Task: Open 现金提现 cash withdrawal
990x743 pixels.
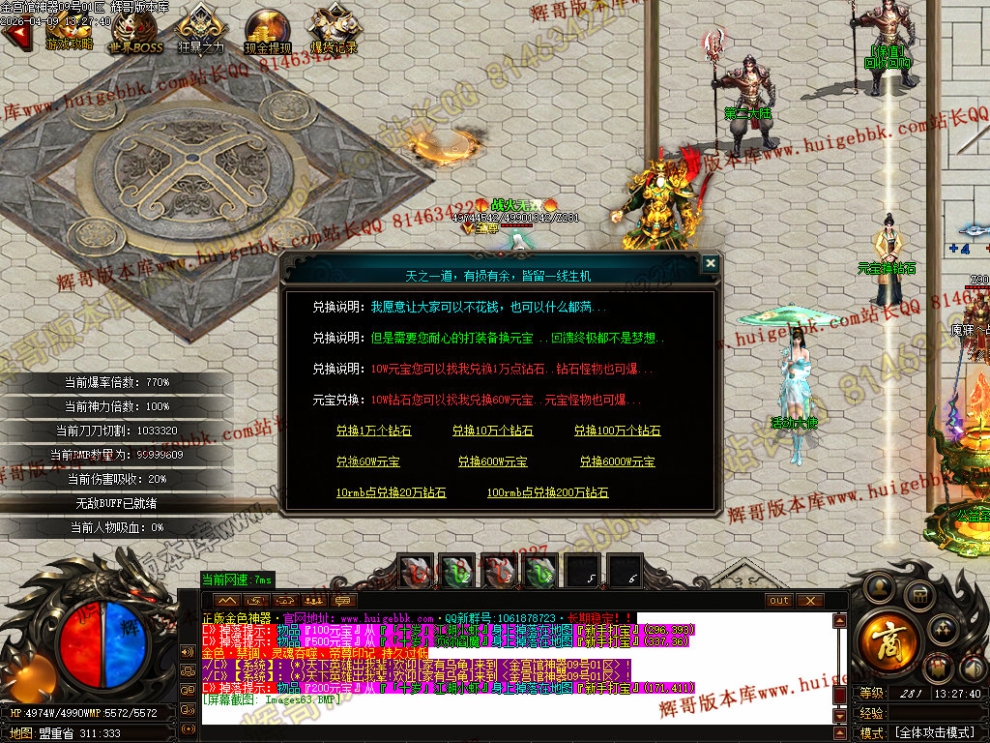Action: (267, 30)
